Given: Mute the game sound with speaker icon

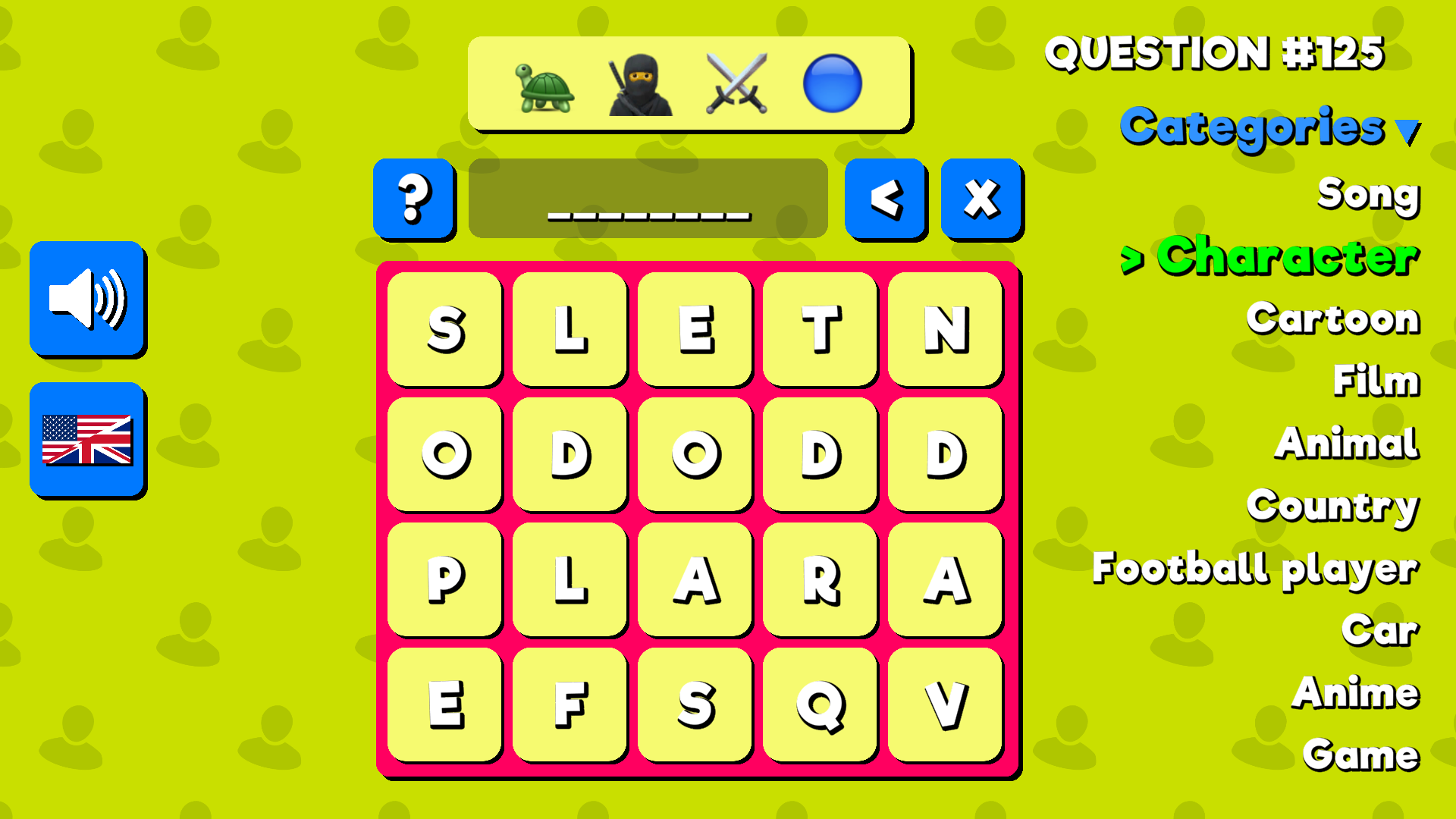Looking at the screenshot, I should 87,299.
